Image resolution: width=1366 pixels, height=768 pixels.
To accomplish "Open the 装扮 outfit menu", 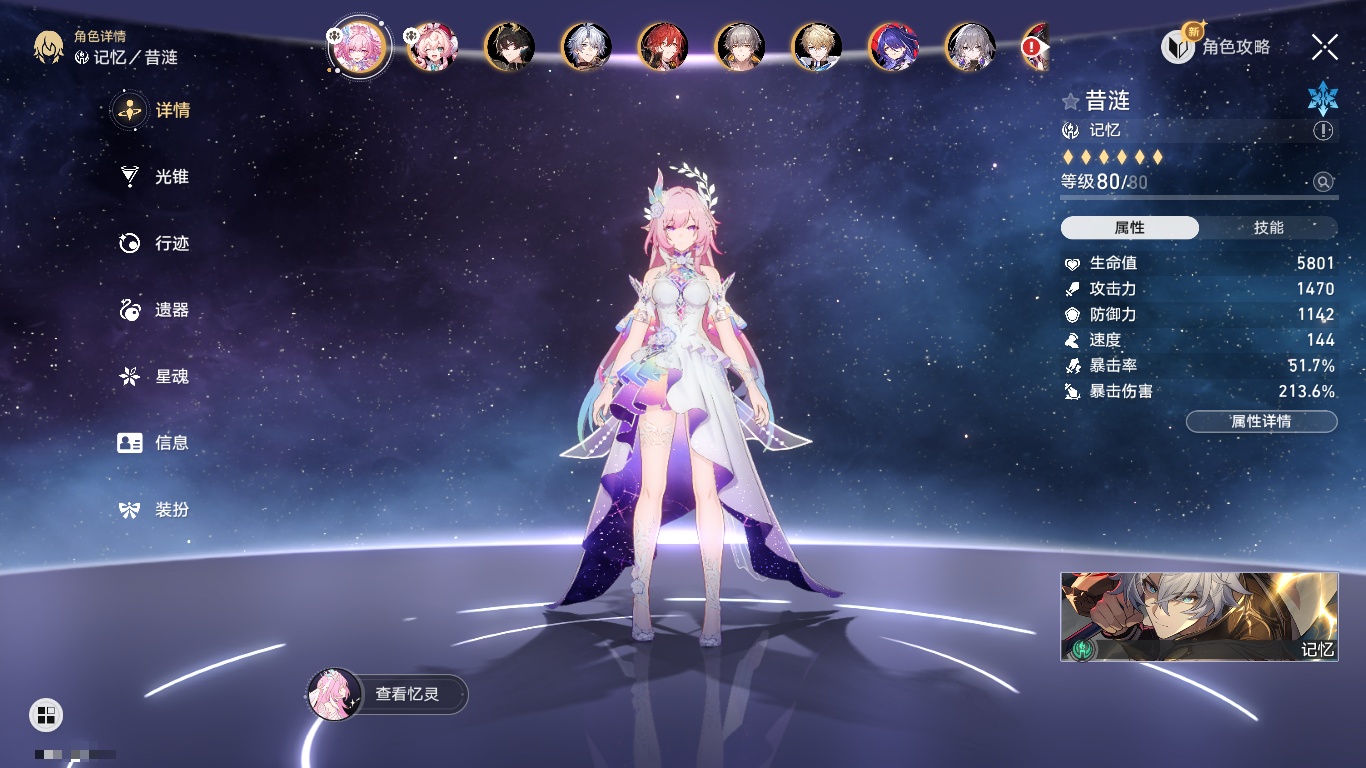I will click(154, 509).
